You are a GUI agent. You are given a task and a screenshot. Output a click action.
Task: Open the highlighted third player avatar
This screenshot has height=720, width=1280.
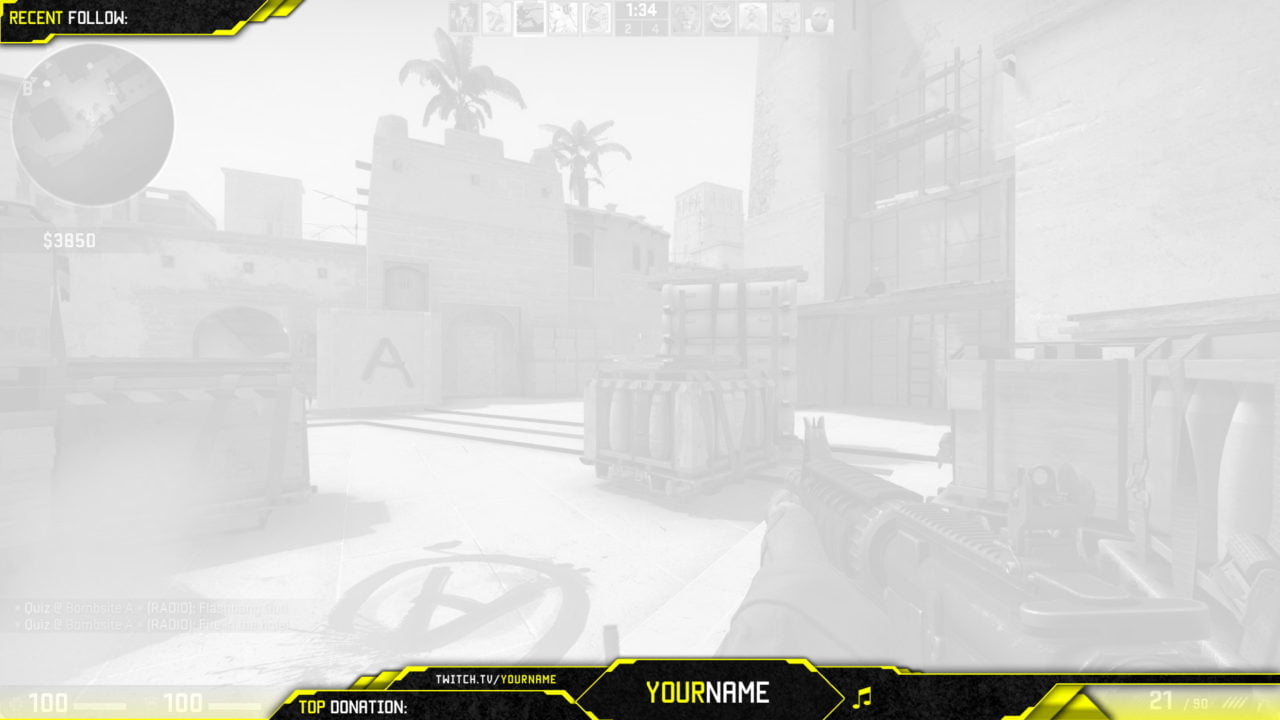coord(531,17)
